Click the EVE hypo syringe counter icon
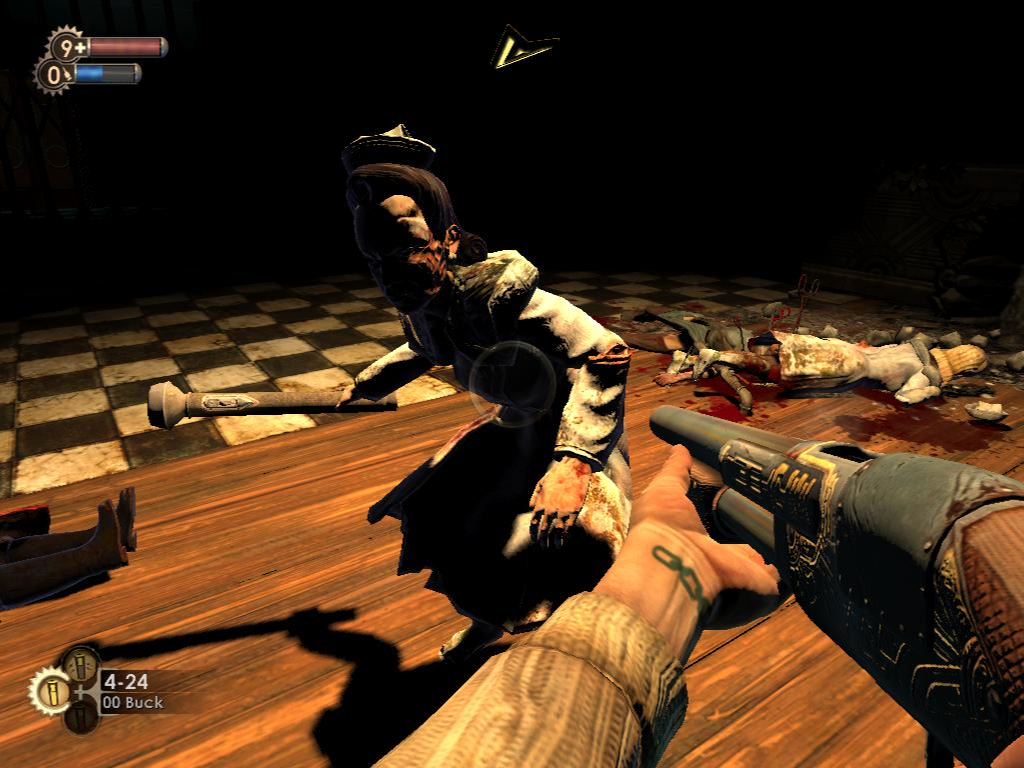Viewport: 1024px width, 768px height. [53, 75]
